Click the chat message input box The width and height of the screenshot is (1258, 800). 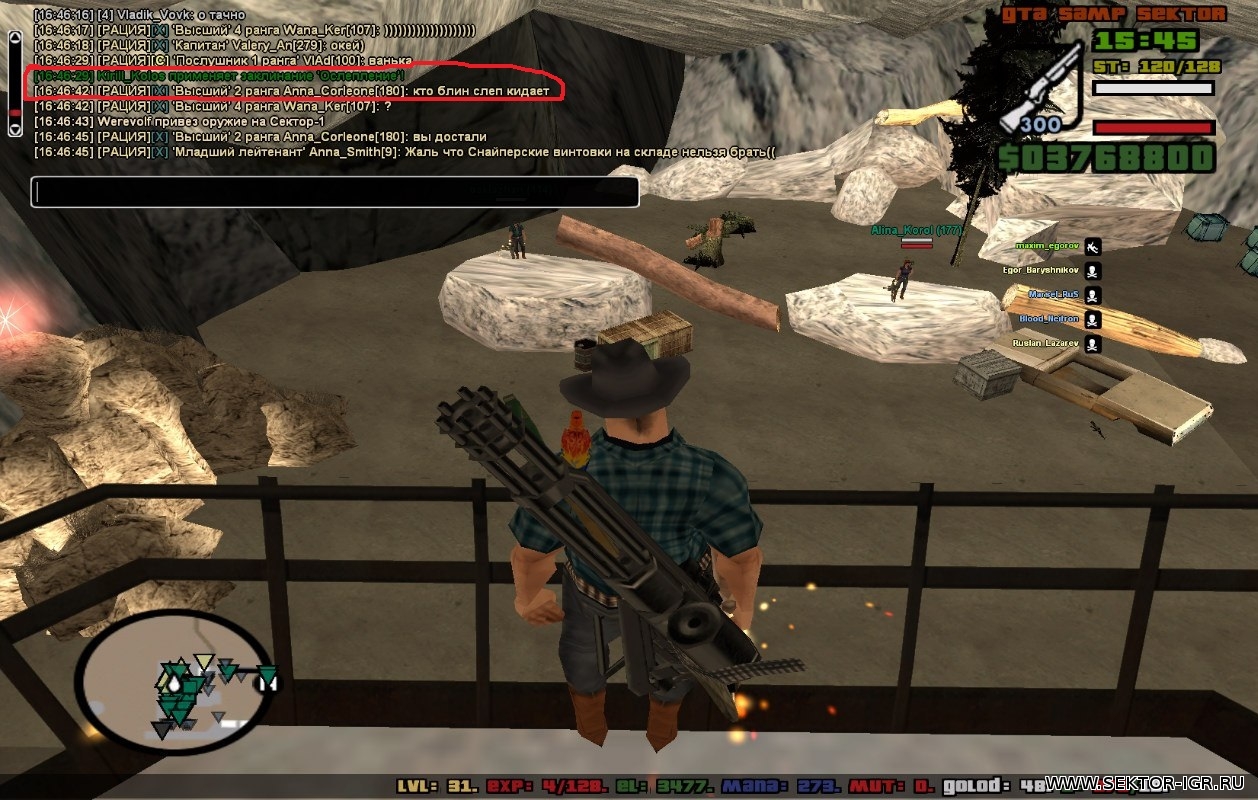334,192
